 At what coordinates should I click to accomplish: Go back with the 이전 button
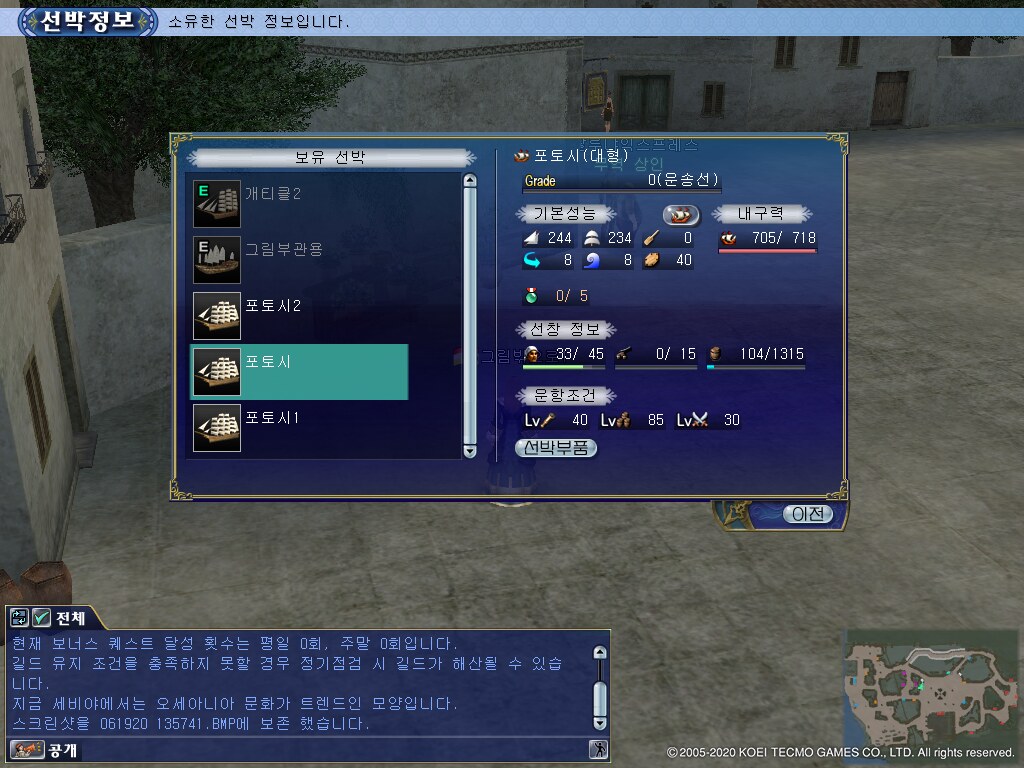[806, 514]
